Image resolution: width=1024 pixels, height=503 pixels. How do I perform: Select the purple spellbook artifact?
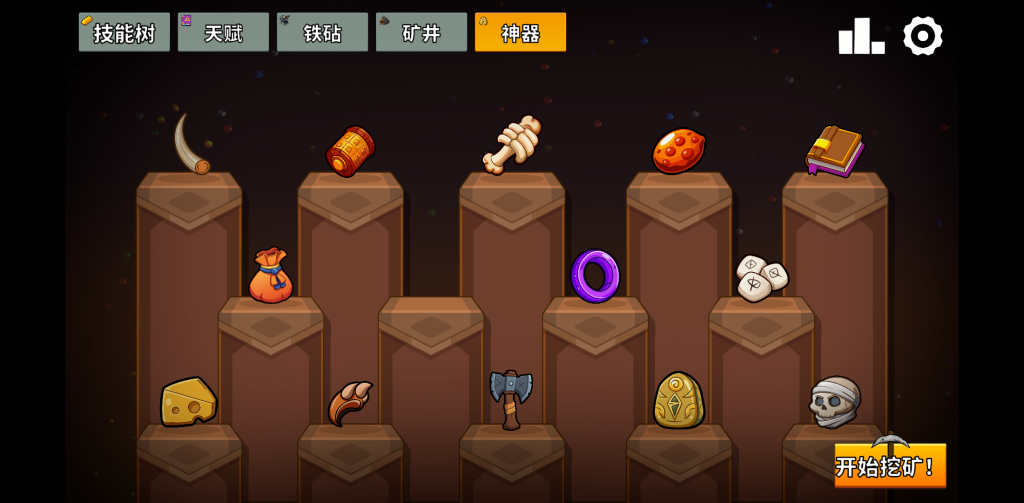[835, 150]
